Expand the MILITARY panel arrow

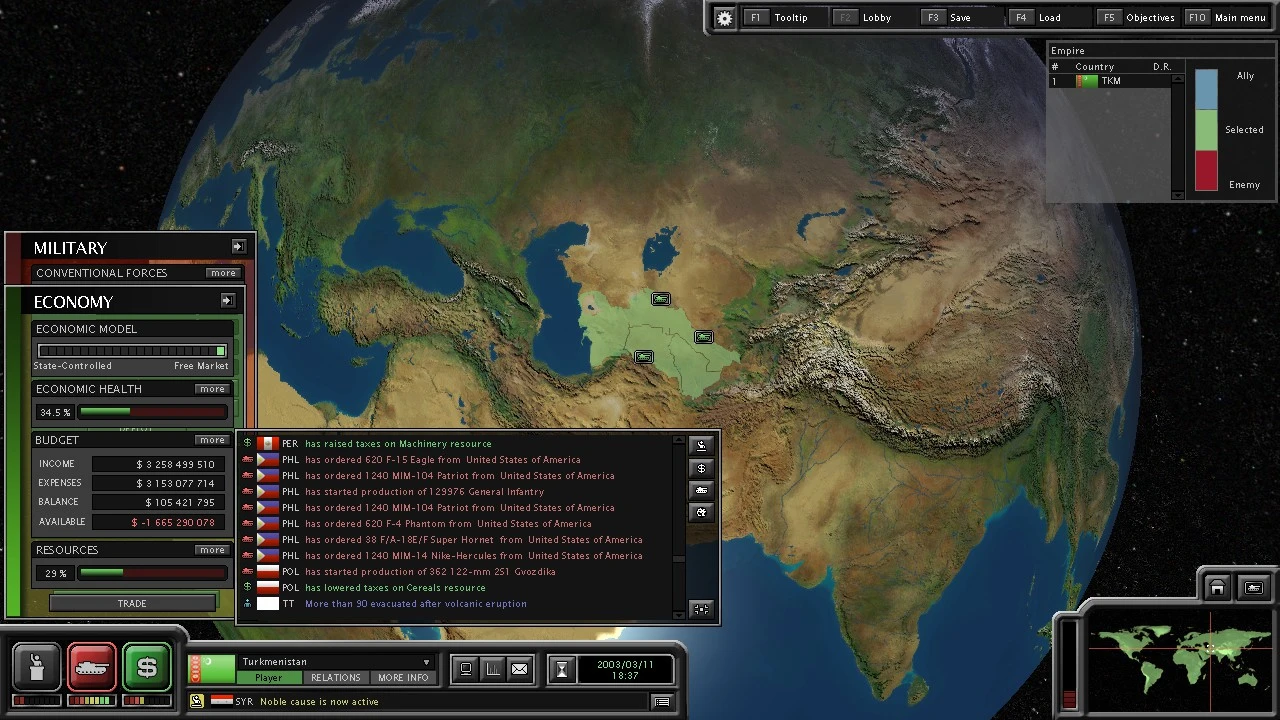pos(239,246)
